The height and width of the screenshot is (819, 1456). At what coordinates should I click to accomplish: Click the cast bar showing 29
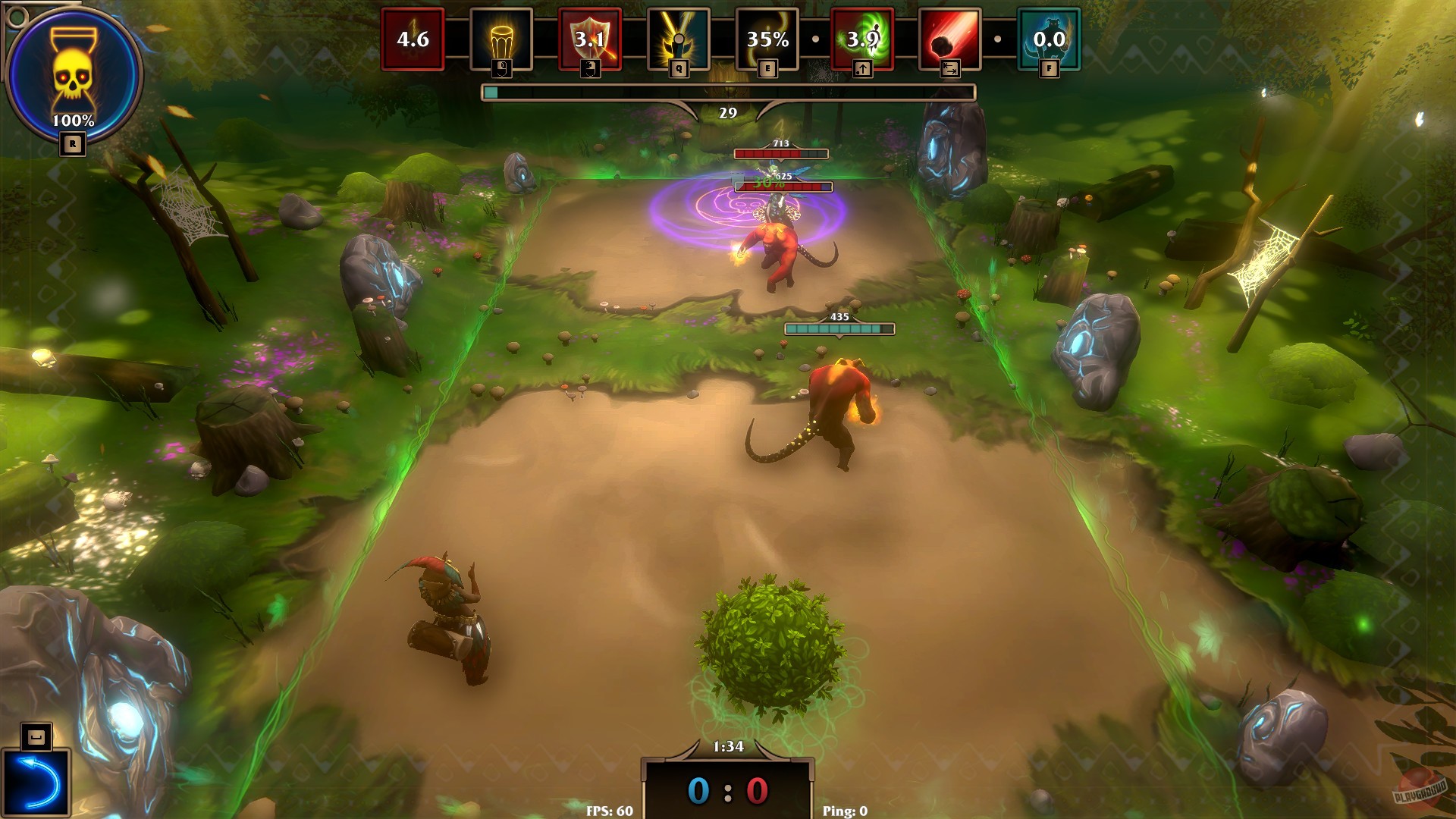point(728,92)
